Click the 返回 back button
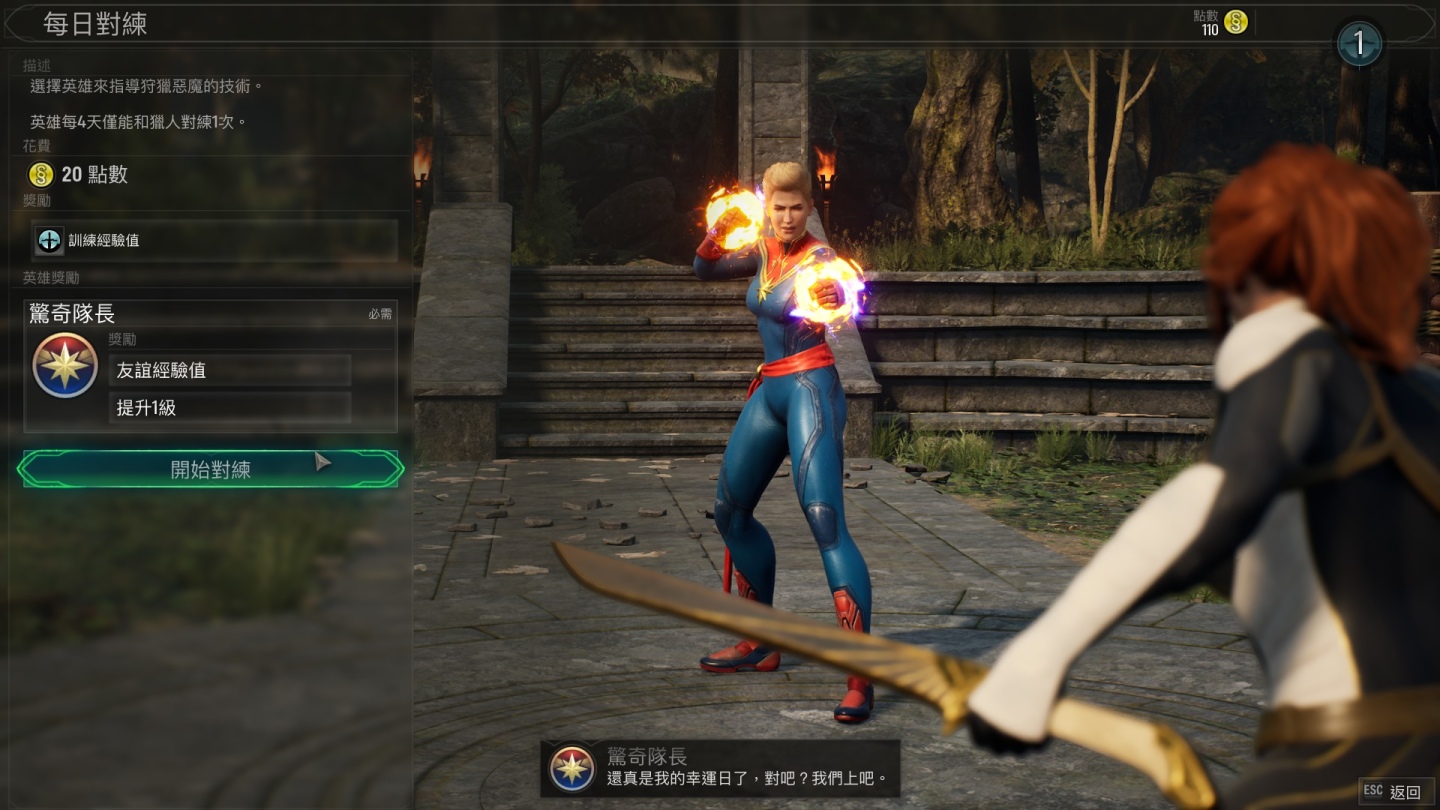Image resolution: width=1440 pixels, height=810 pixels. pyautogui.click(x=1392, y=791)
